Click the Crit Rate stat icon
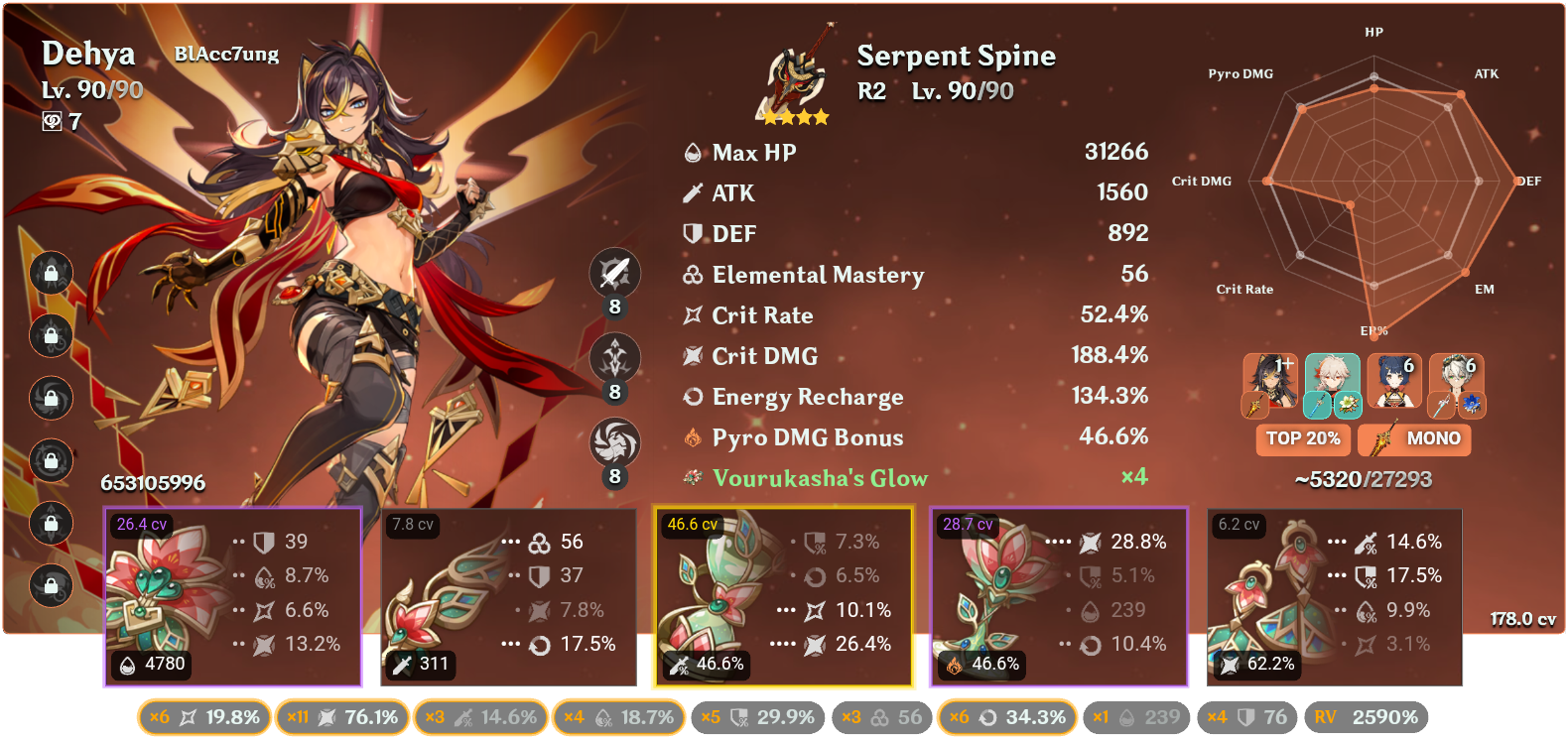This screenshot has height=741, width=1568. [x=693, y=314]
